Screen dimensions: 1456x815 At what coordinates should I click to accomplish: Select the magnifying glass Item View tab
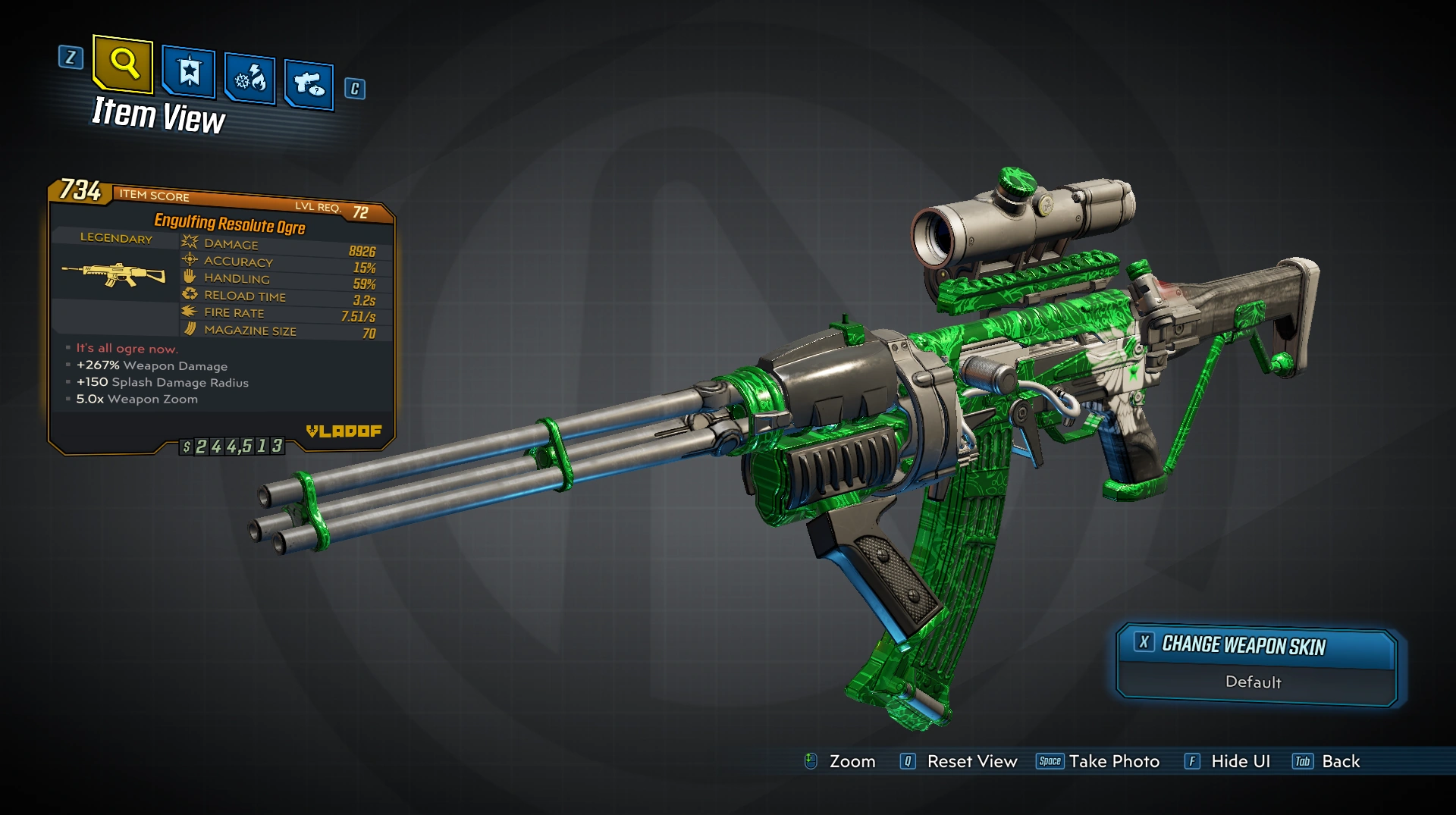pyautogui.click(x=123, y=63)
